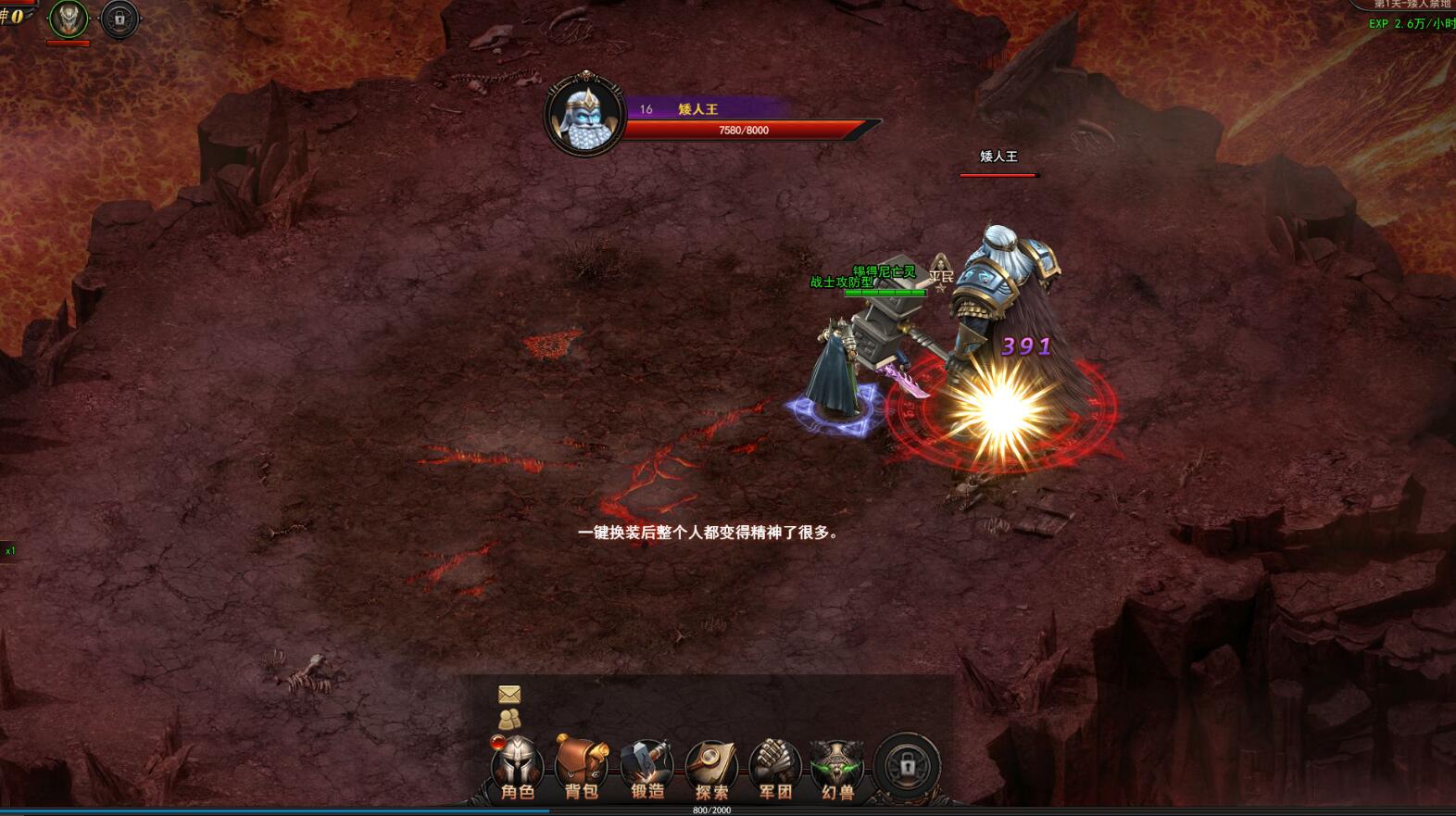Click the locked slot beside 幻兽

click(907, 766)
